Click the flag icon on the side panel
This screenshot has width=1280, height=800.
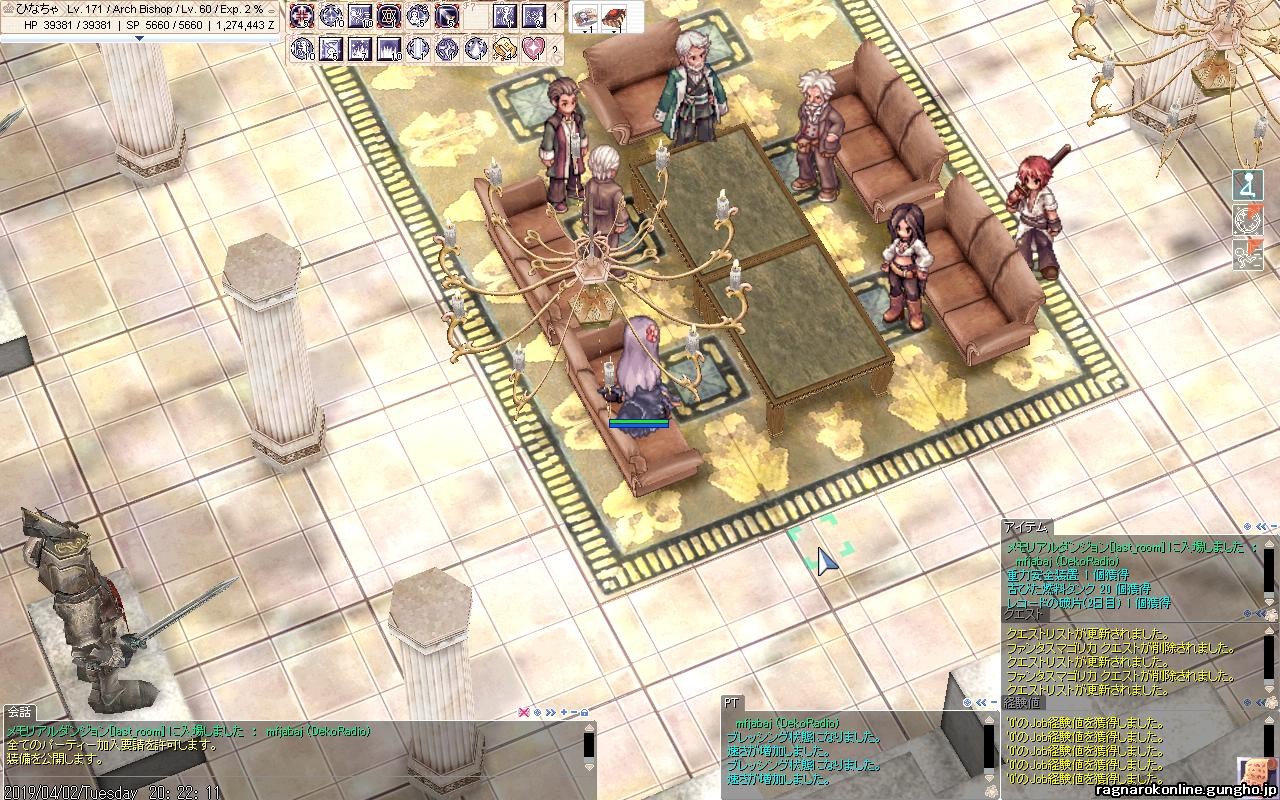[x=1247, y=254]
